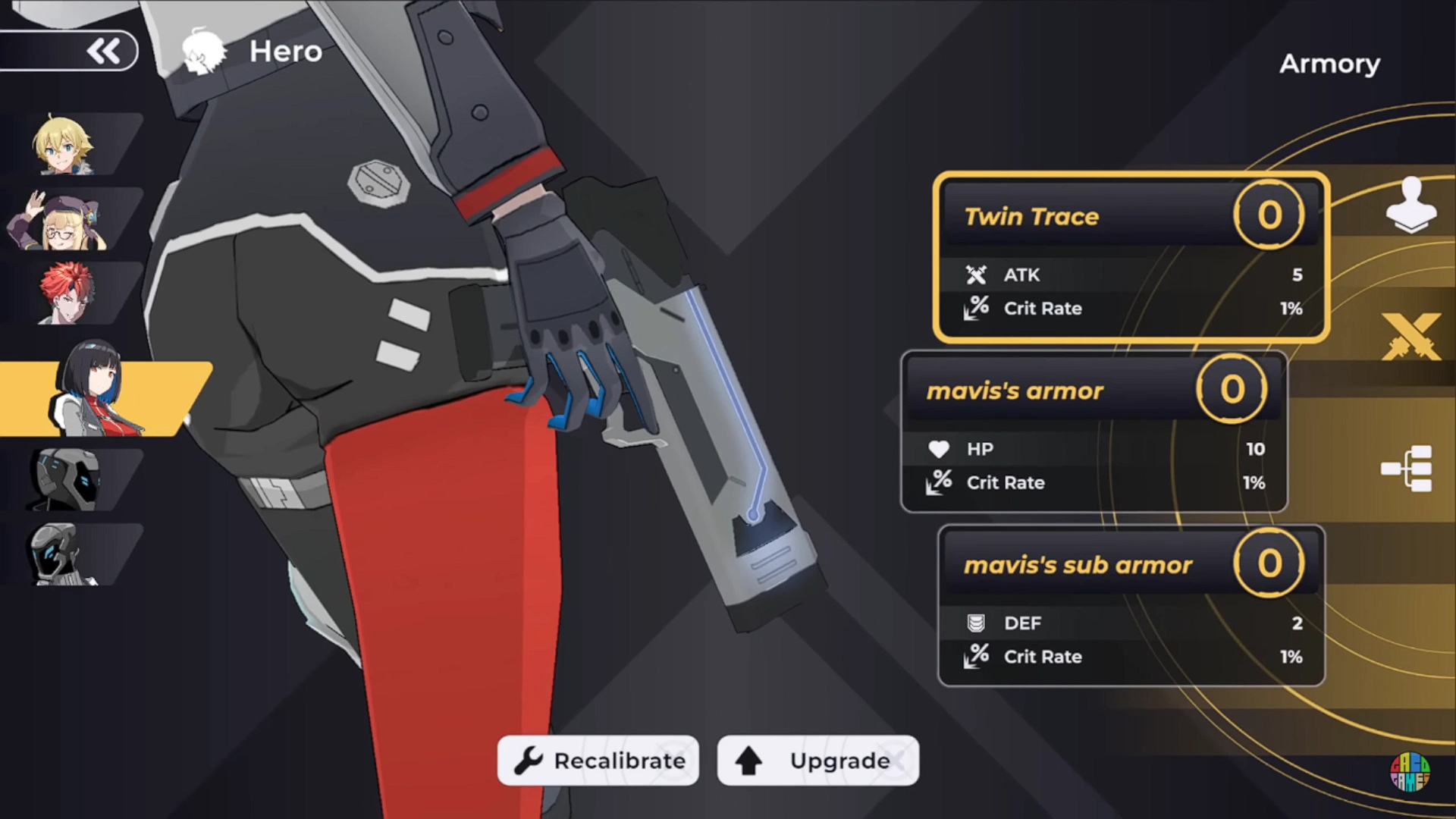Select the mavis's sub armor card
Viewport: 1456px width, 819px height.
[1131, 606]
